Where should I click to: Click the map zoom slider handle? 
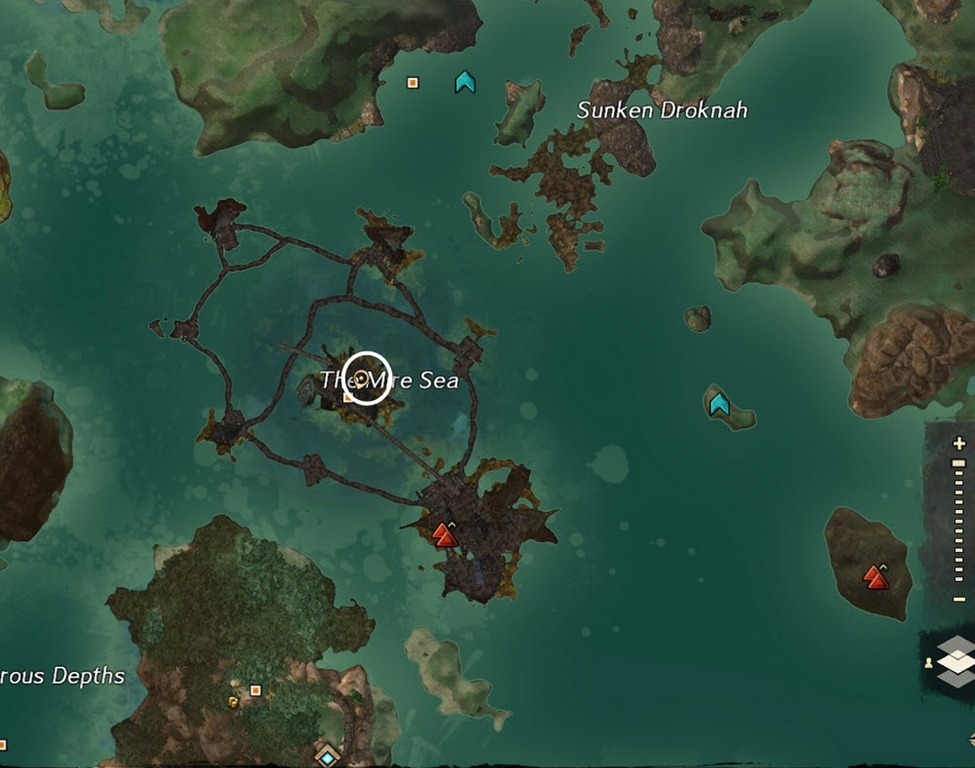click(960, 463)
